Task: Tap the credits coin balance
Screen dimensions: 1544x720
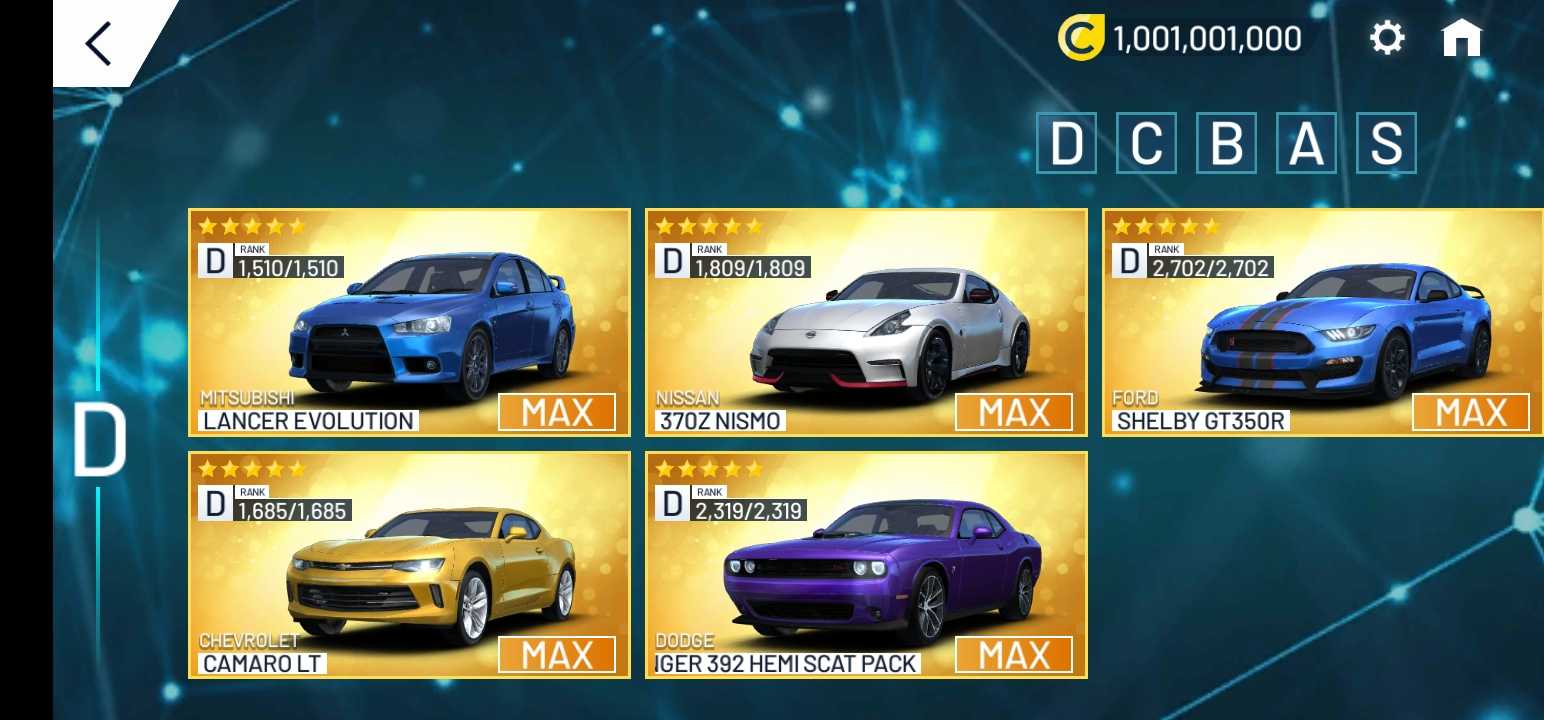Action: 1181,39
